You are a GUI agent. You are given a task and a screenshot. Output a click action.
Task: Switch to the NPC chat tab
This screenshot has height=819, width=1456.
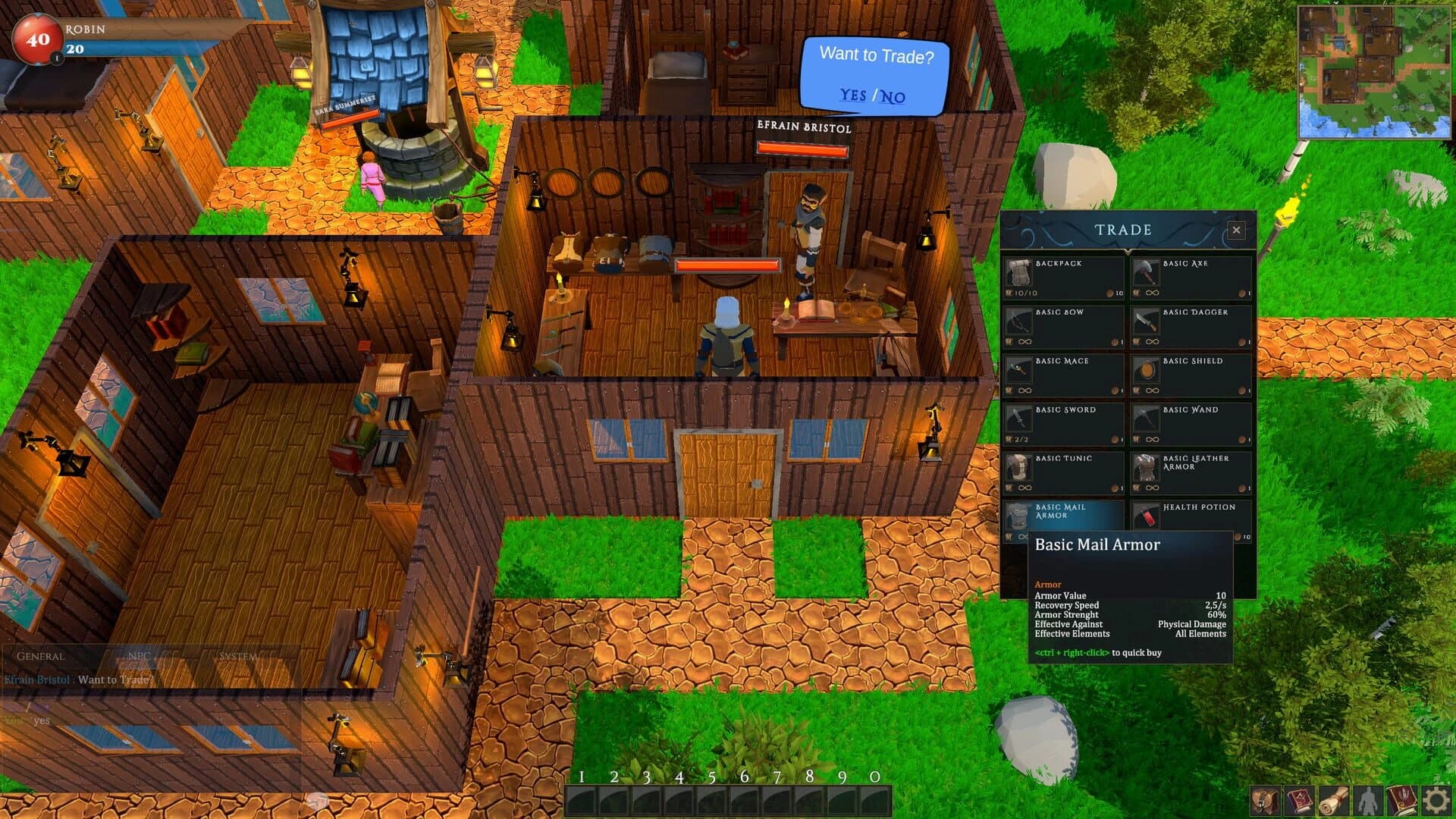[x=140, y=655]
